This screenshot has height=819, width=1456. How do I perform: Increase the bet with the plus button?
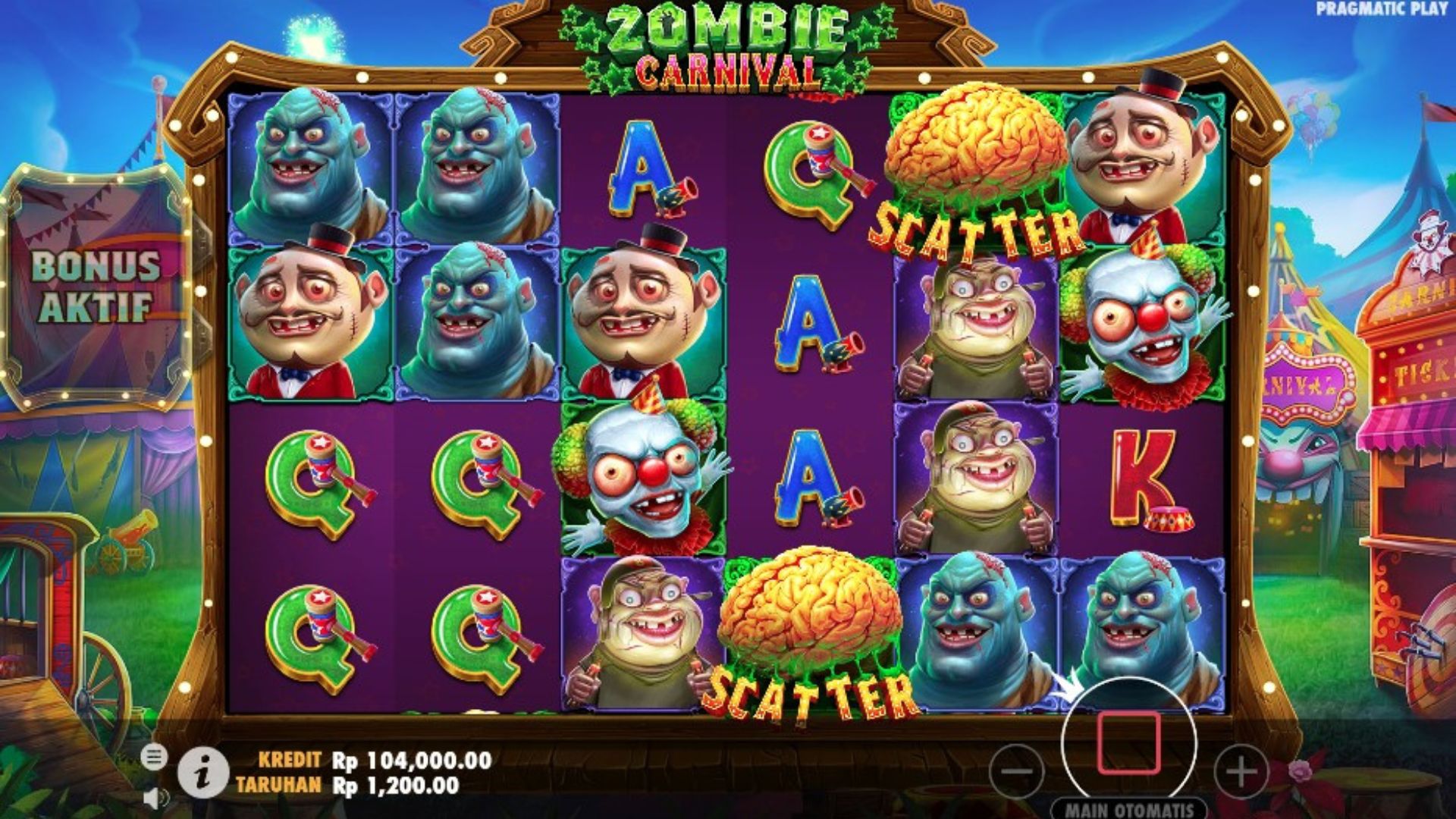click(x=1241, y=772)
